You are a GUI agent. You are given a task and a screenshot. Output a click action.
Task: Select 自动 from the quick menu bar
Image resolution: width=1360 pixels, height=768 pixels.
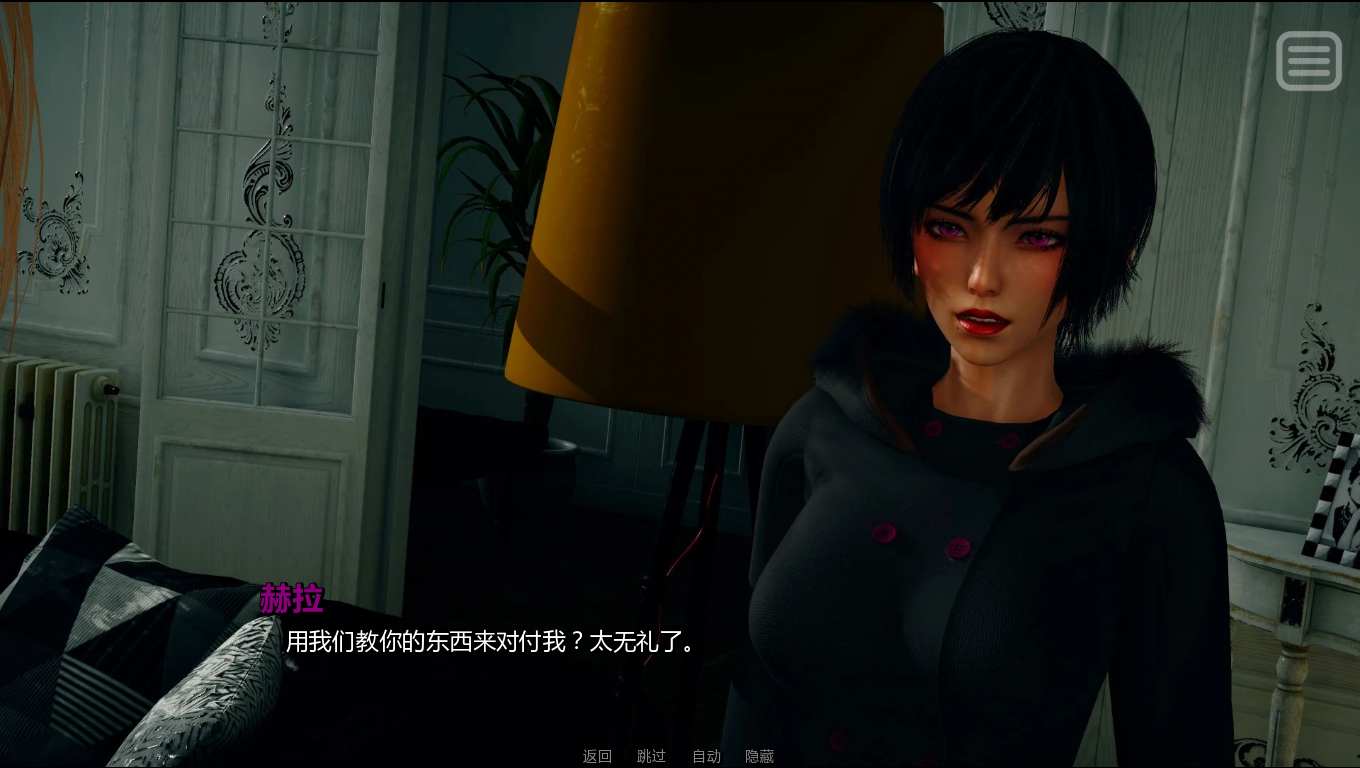tap(709, 756)
